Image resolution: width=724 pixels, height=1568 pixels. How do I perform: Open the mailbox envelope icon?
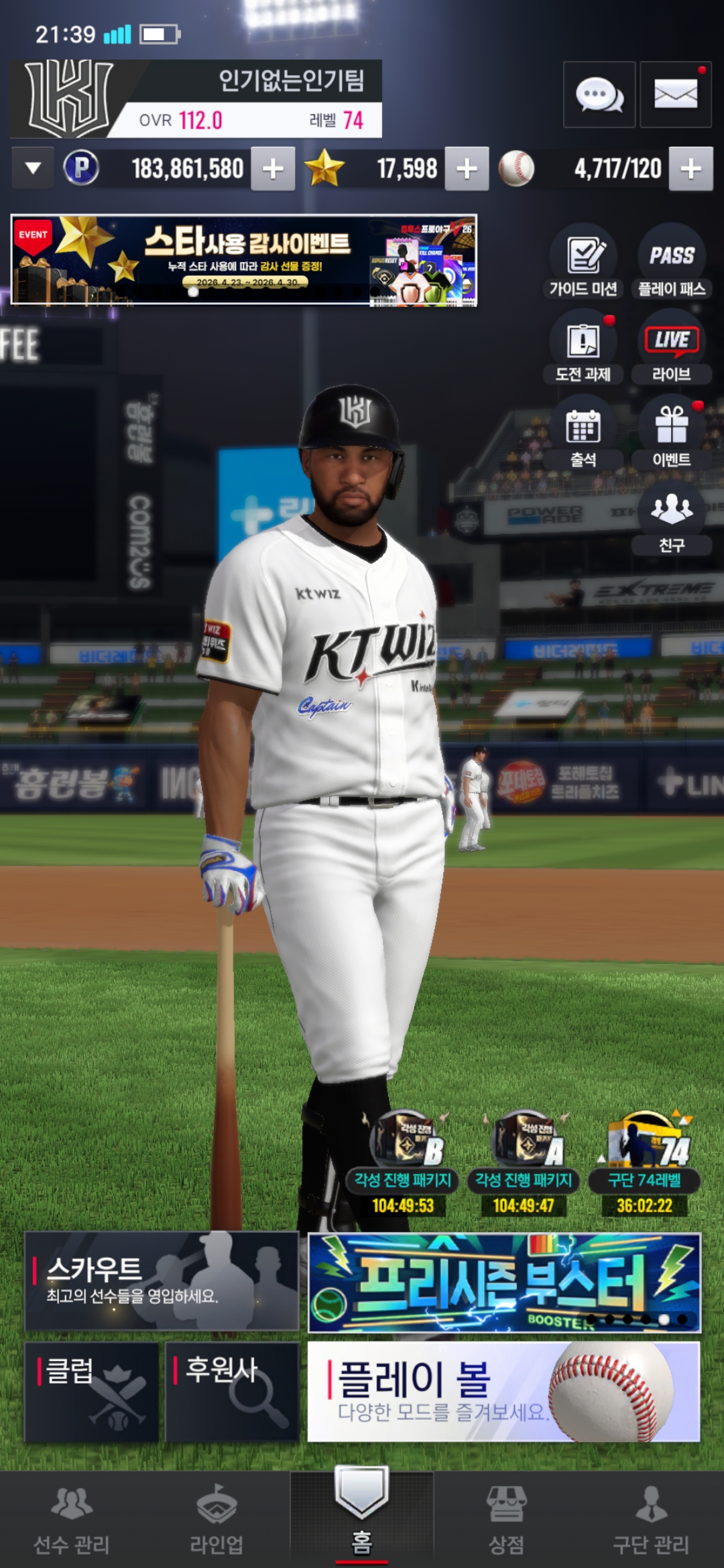[675, 94]
